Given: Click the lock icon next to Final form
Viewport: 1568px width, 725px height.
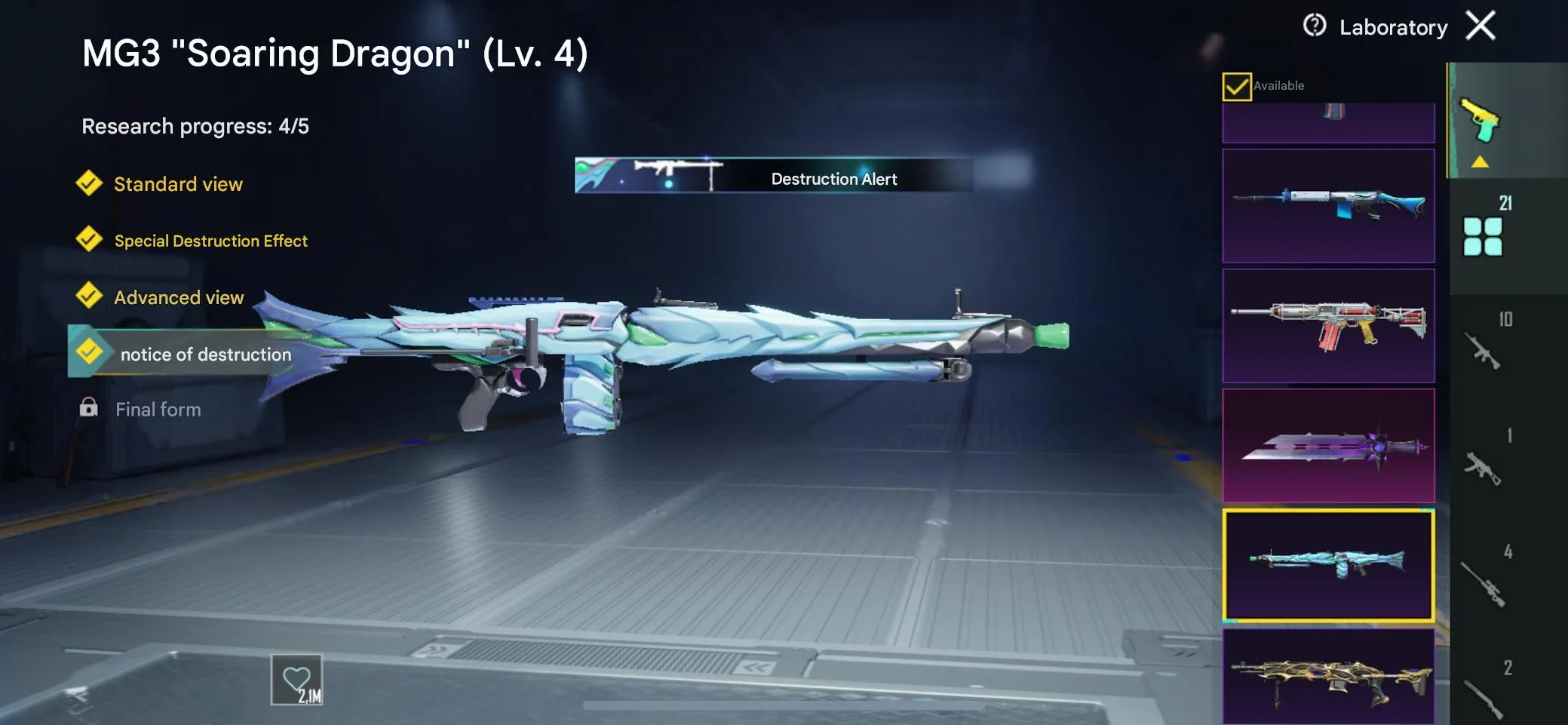Looking at the screenshot, I should coord(91,408).
